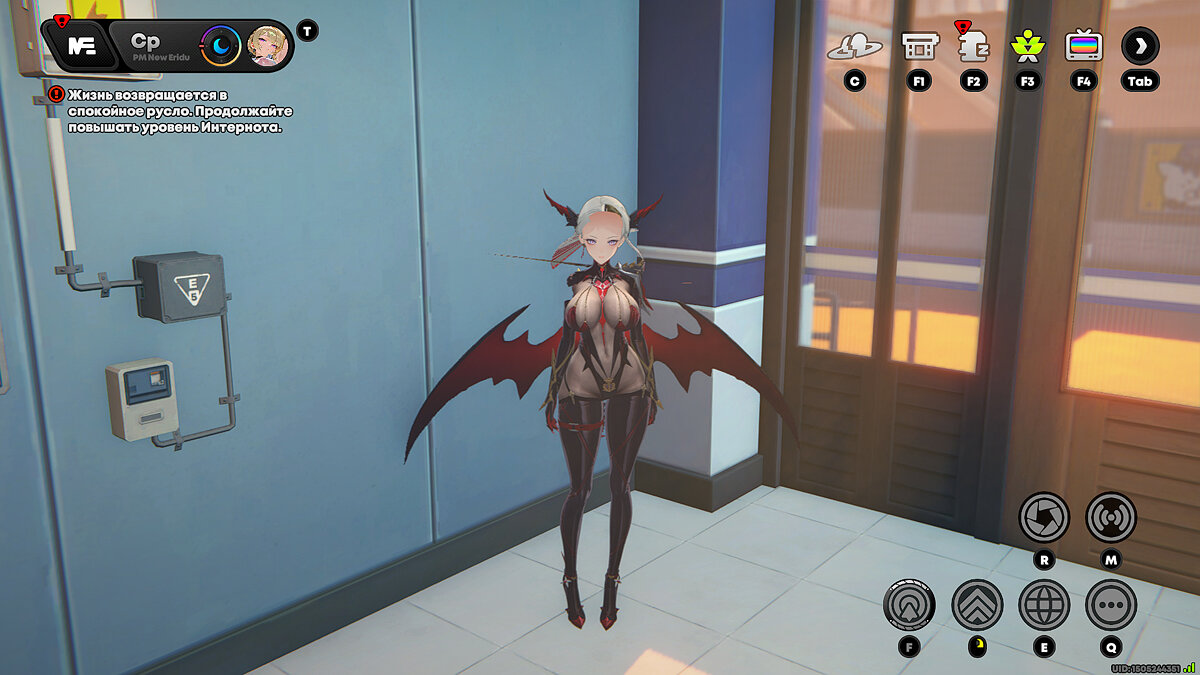Open the green figure events icon
Image resolution: width=1200 pixels, height=675 pixels.
(x=1027, y=46)
